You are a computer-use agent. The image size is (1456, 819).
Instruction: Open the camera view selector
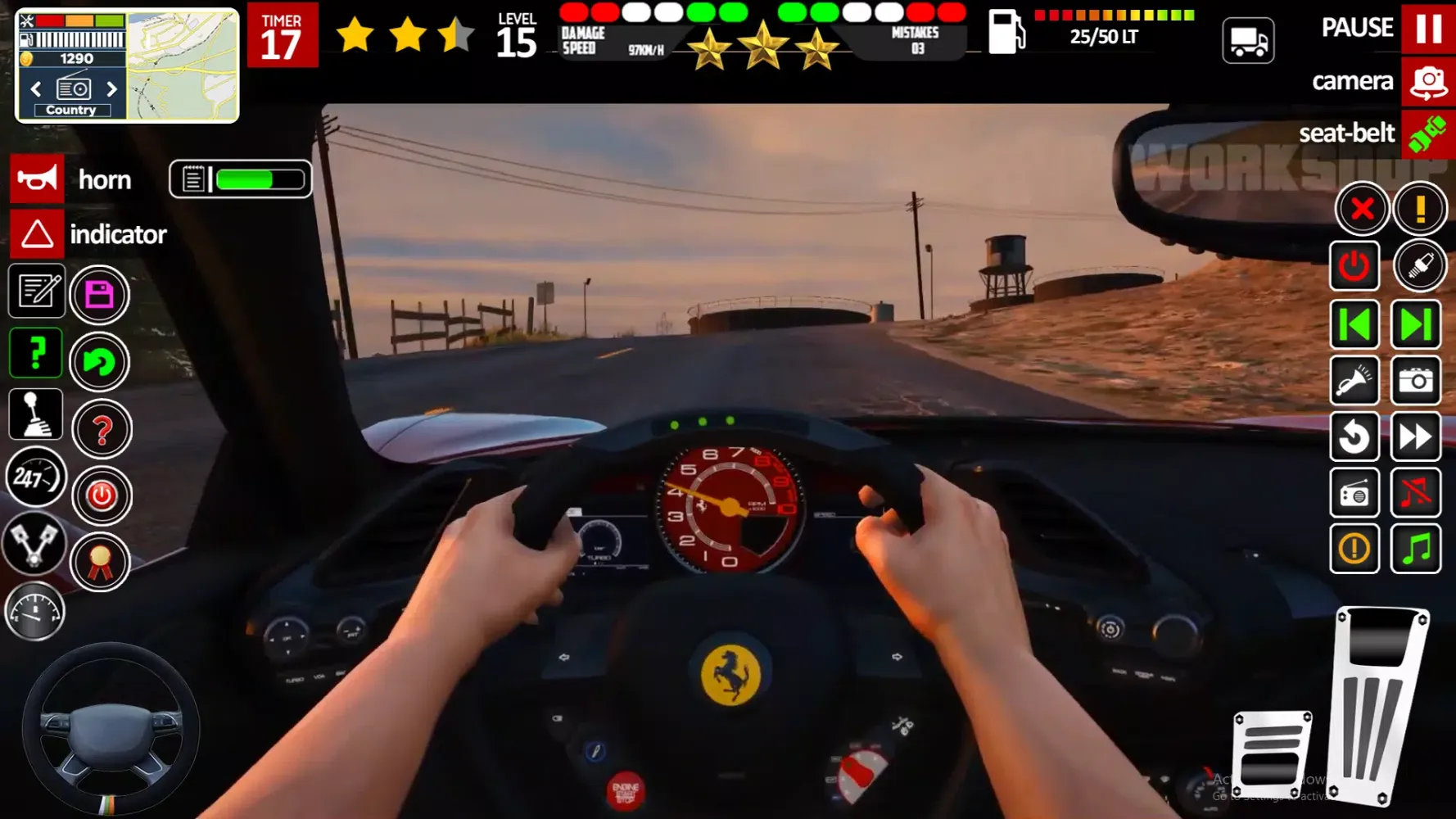click(1428, 81)
